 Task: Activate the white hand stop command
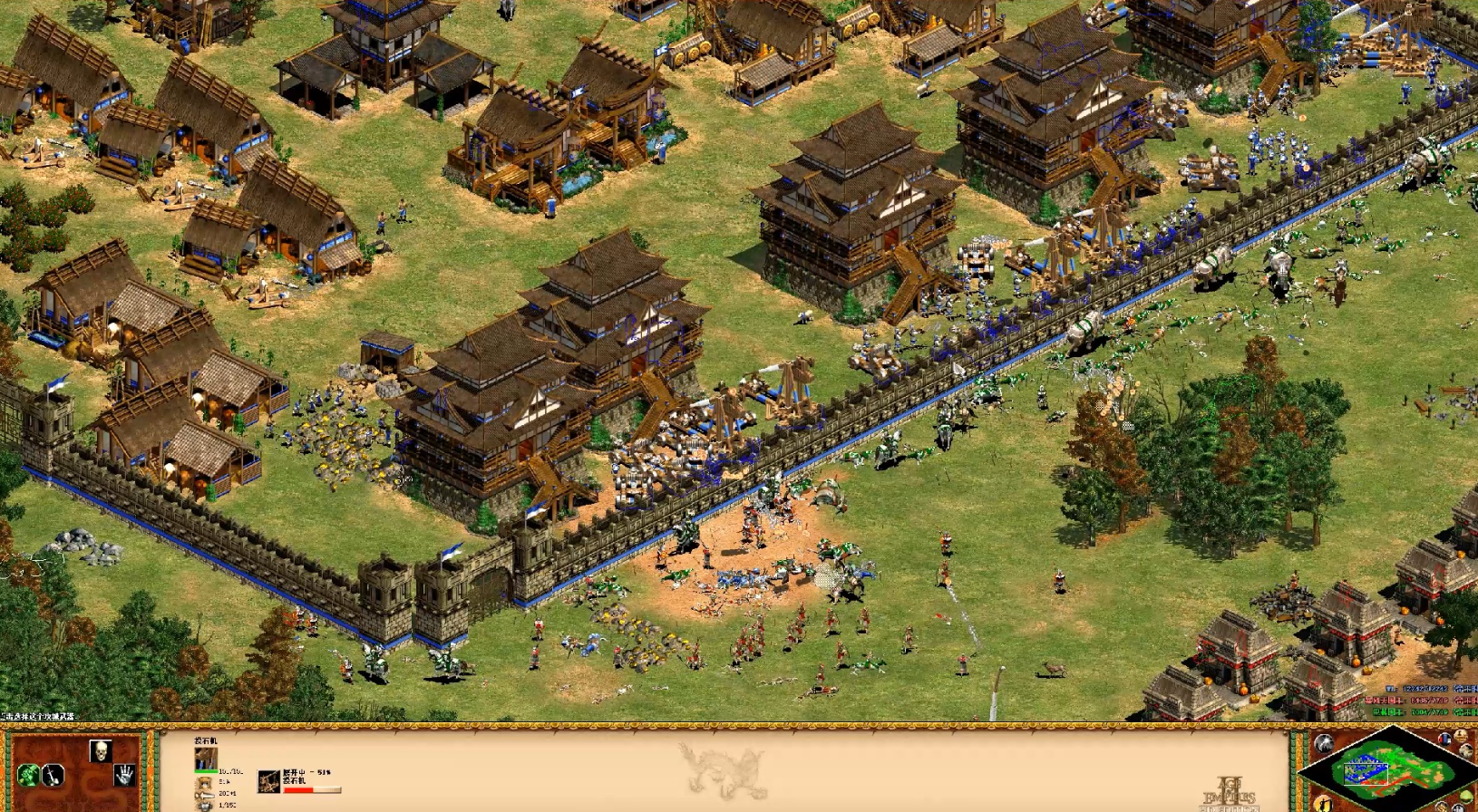[x=124, y=775]
